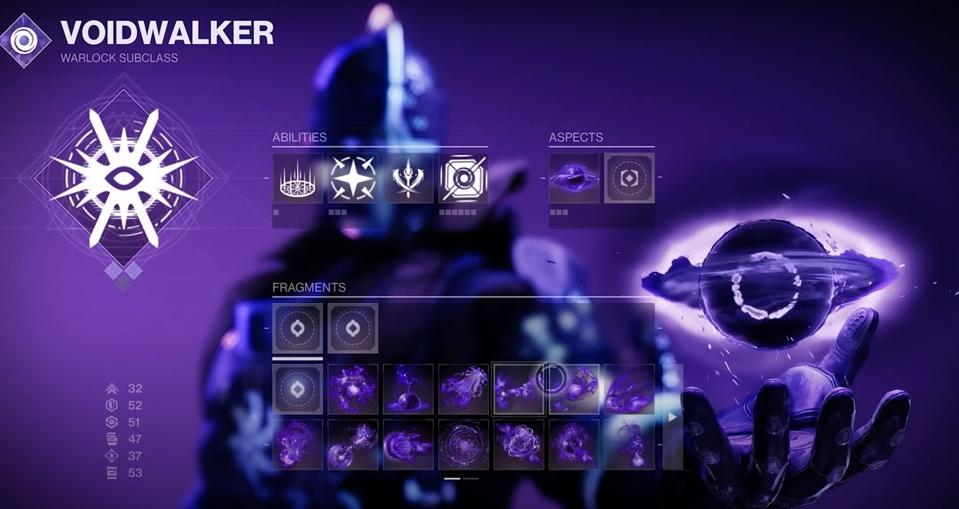Open the equipped purple vortex aspect
The width and height of the screenshot is (959, 509).
[574, 178]
